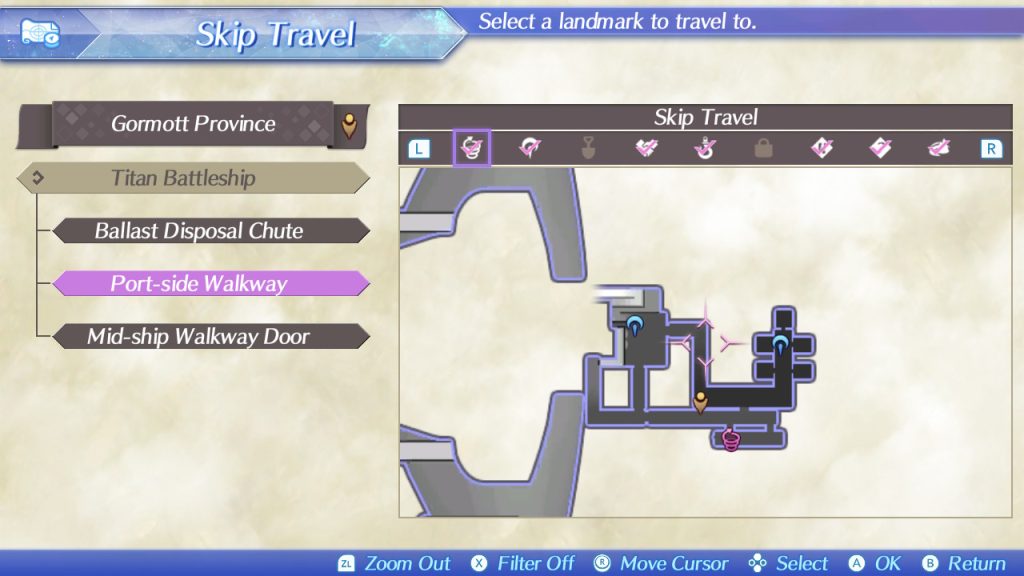This screenshot has width=1024, height=576.
Task: Toggle the anchor-shaped map filter
Action: coord(705,149)
